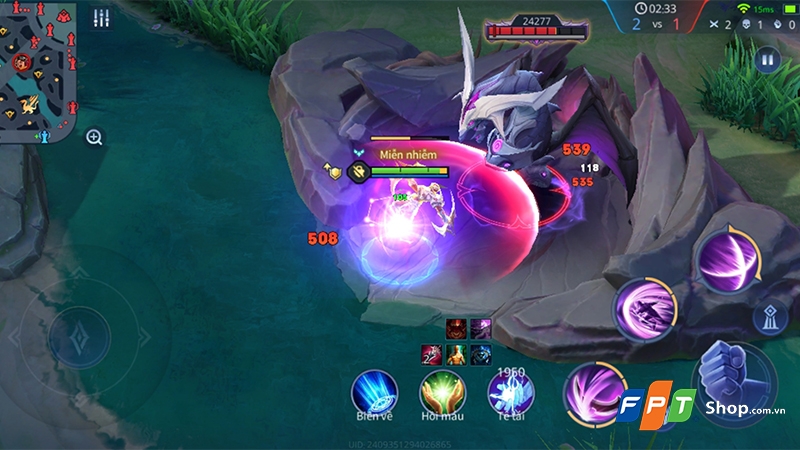The width and height of the screenshot is (800, 450).
Task: Use the Hồi máu heal ability
Action: tap(441, 390)
